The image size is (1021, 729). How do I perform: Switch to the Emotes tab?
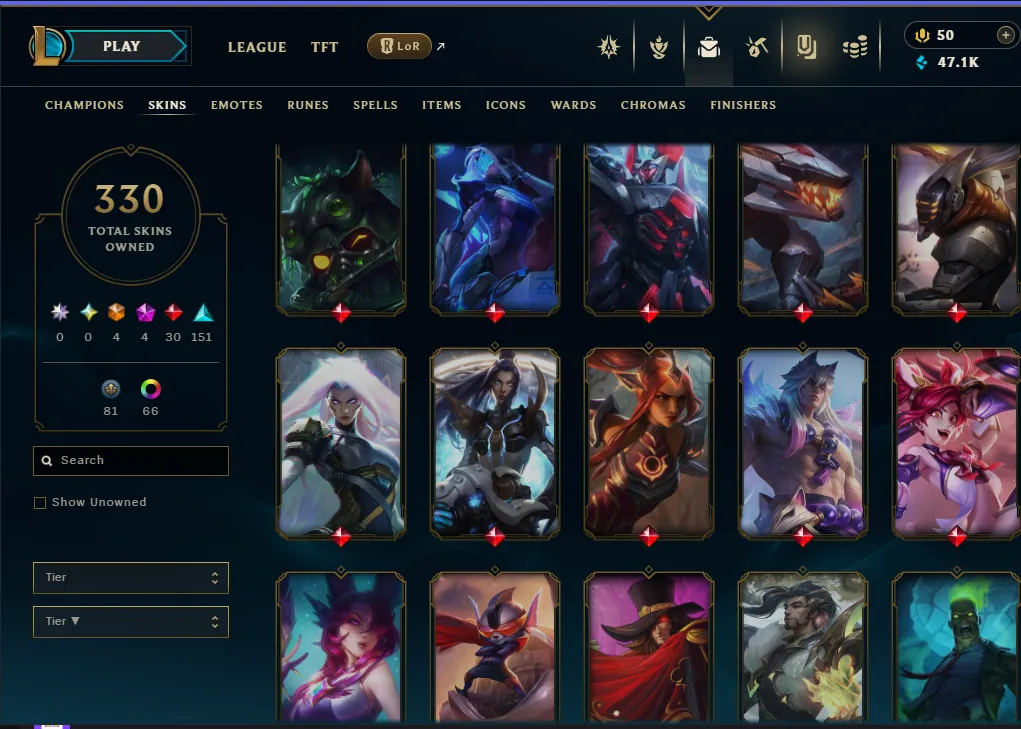tap(237, 105)
